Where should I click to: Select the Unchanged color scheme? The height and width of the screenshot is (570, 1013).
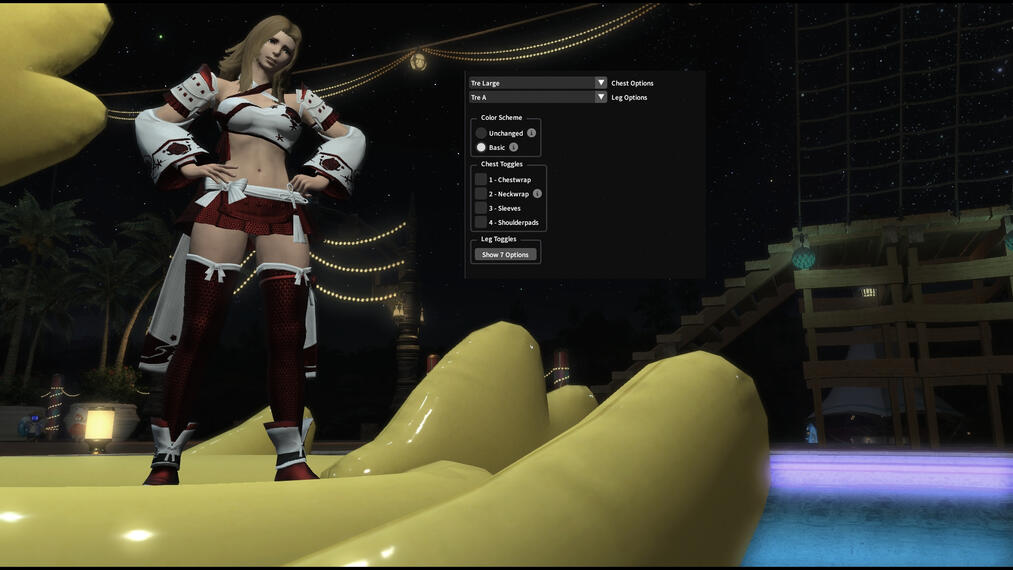tap(481, 133)
